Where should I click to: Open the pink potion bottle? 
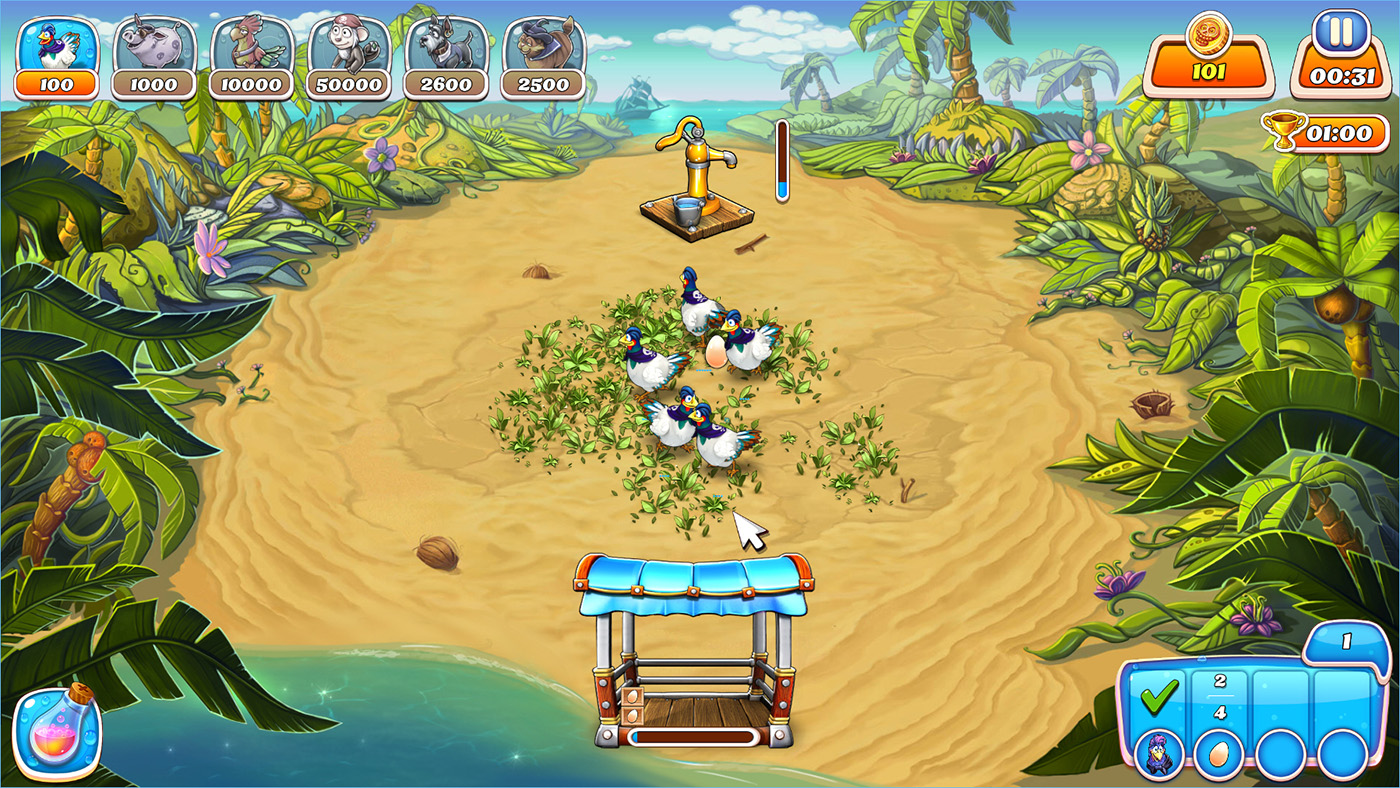(x=56, y=733)
